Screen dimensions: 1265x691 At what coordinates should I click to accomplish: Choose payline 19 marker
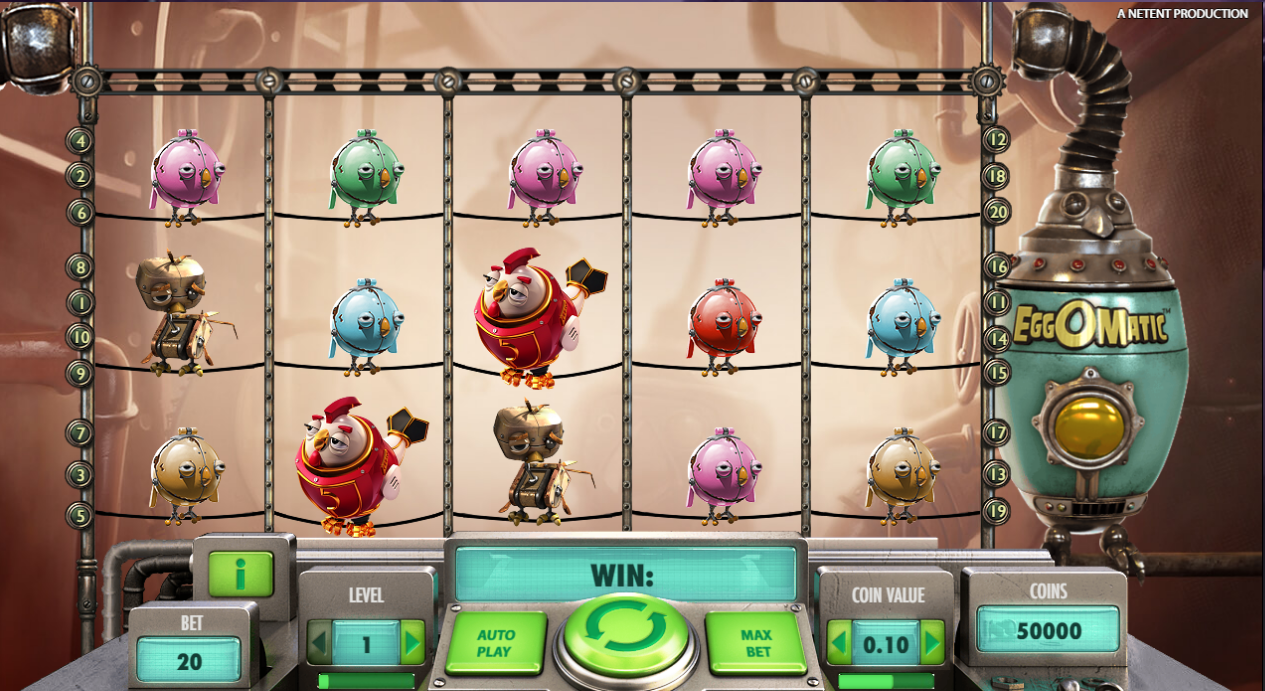pyautogui.click(x=997, y=511)
